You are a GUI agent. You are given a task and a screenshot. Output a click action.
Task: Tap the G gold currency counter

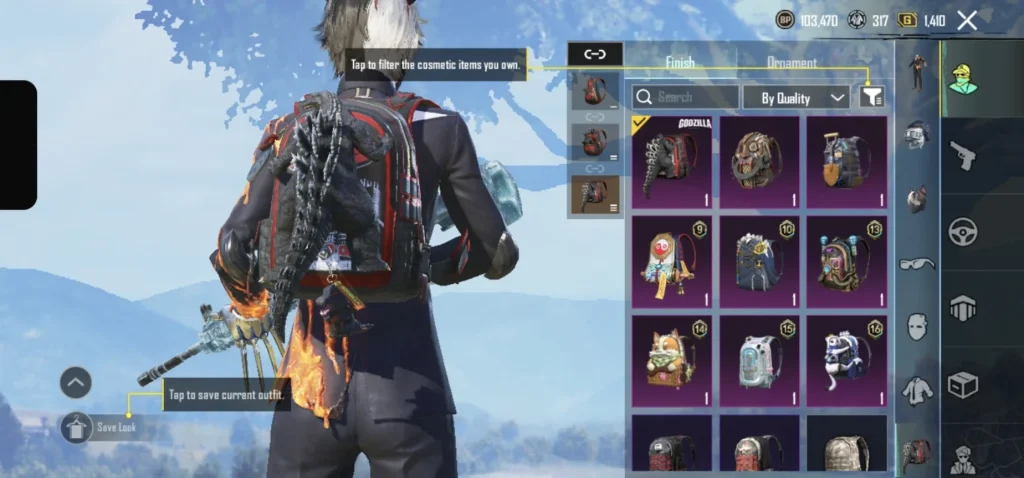tap(921, 20)
